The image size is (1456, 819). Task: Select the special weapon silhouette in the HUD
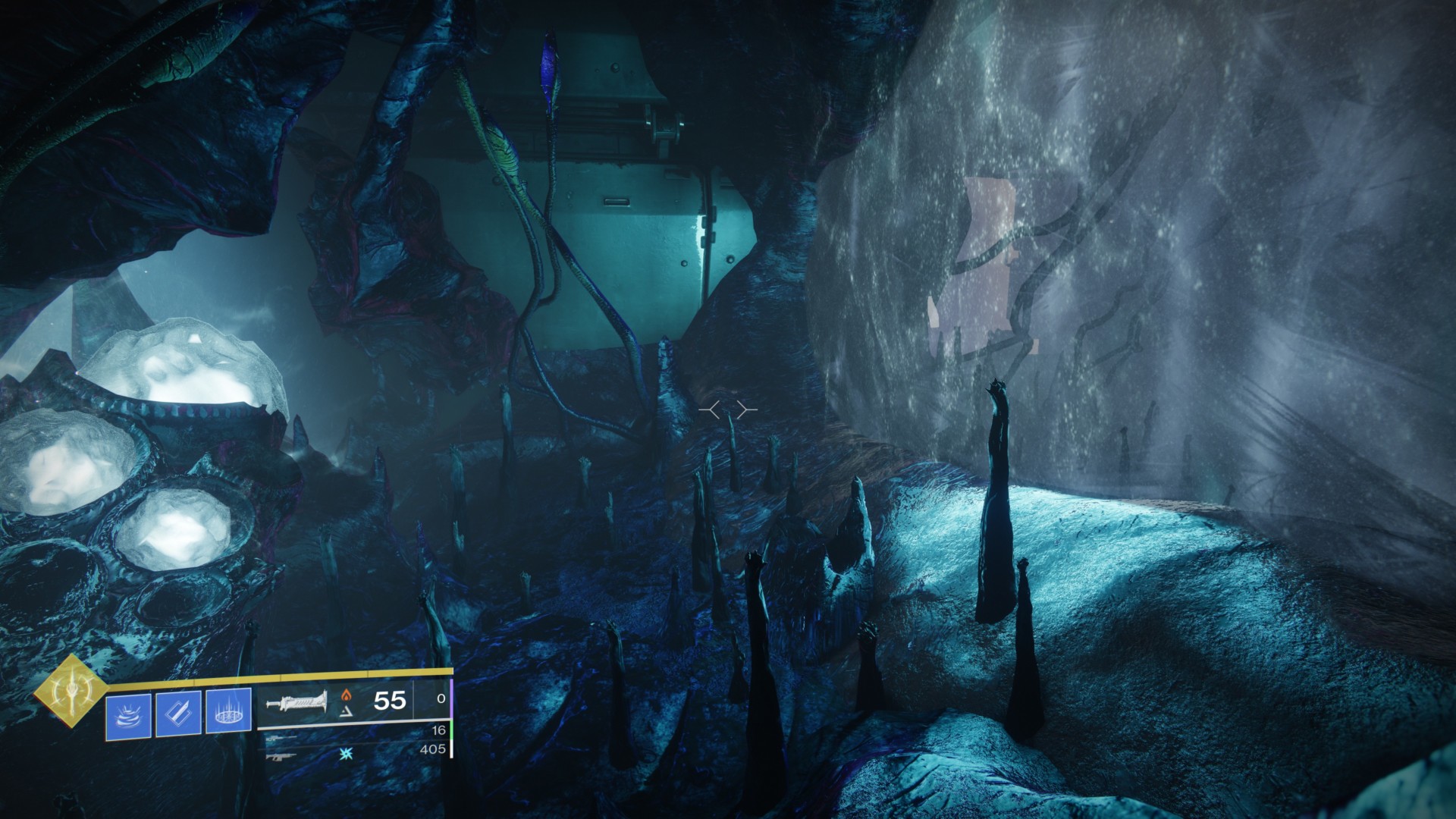282,738
